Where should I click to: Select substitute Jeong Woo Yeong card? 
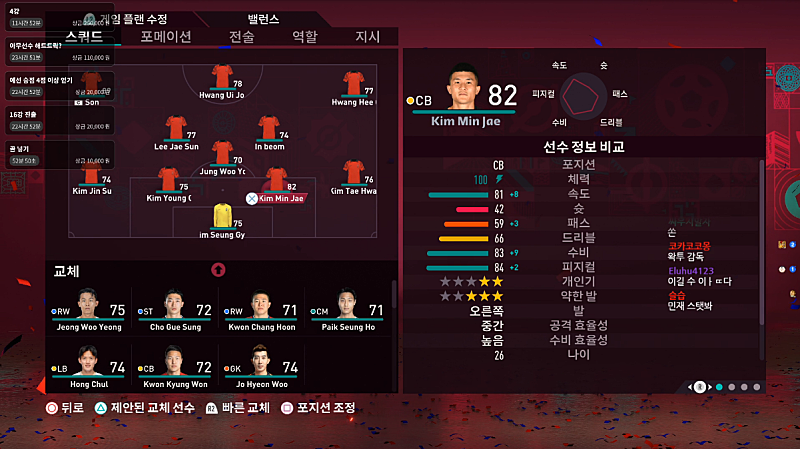pos(88,309)
